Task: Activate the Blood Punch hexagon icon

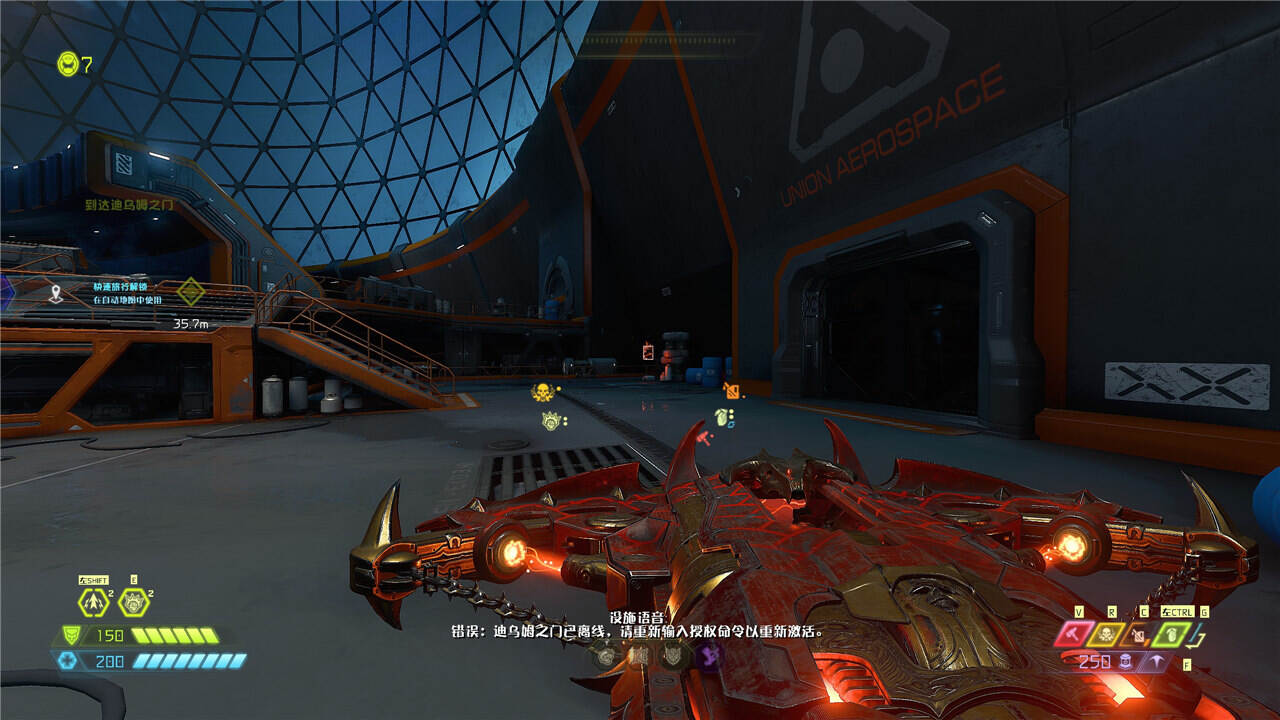Action: pos(133,602)
